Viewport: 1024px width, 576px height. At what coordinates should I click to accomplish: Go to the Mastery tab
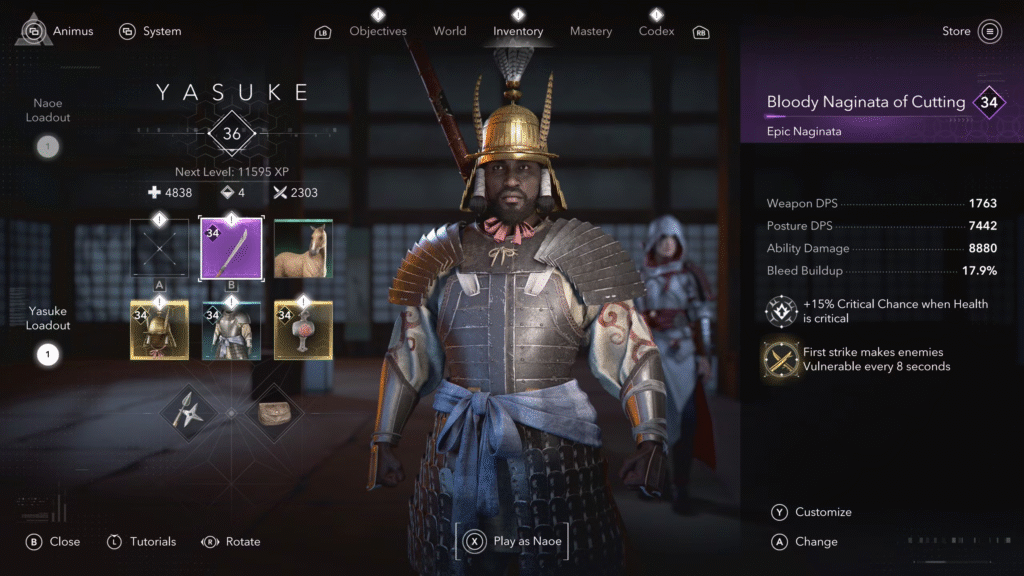pyautogui.click(x=591, y=31)
